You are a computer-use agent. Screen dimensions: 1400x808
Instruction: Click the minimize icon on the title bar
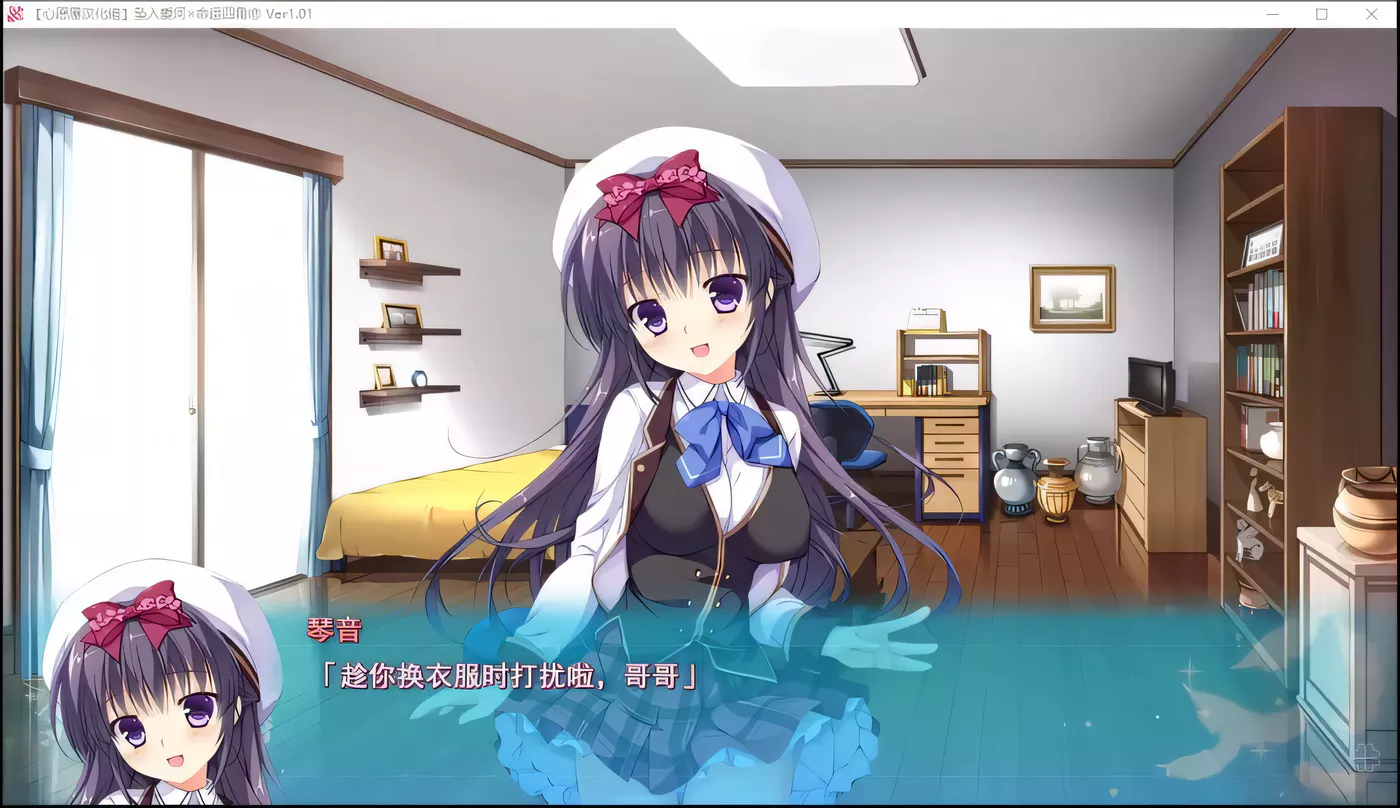(x=1272, y=14)
